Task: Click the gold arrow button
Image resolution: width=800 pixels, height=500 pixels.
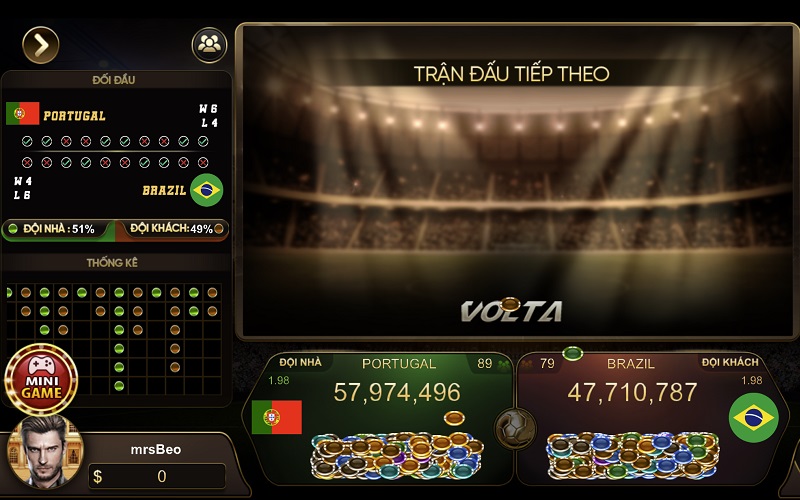Action: [x=41, y=44]
